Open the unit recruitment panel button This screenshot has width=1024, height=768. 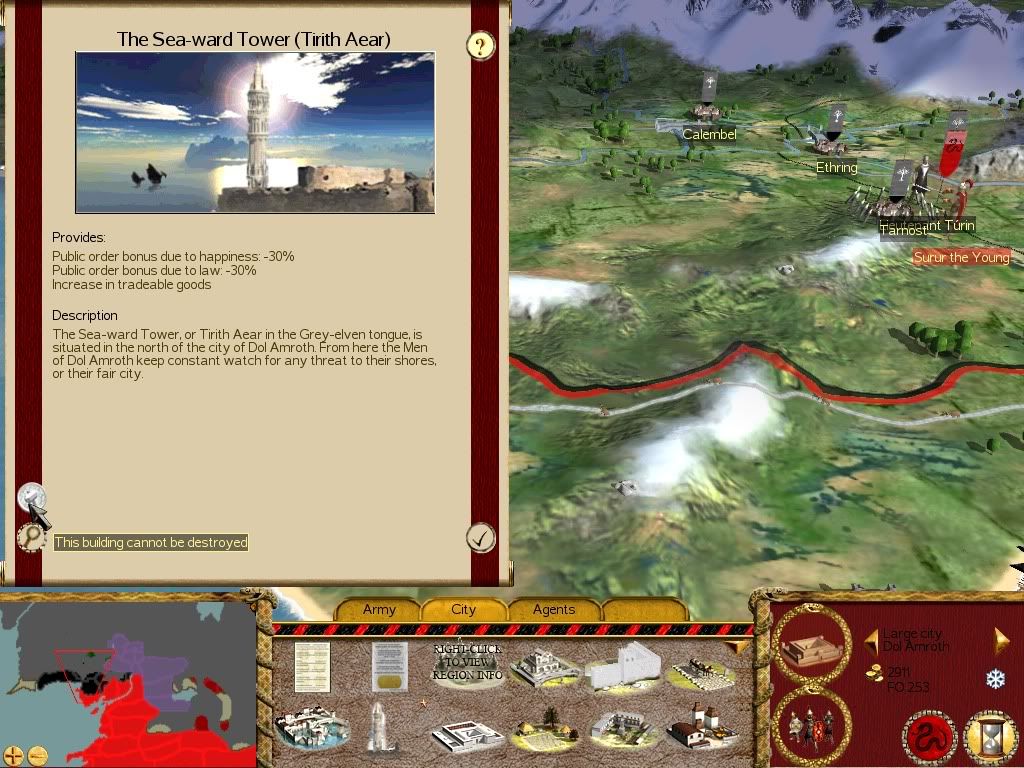[811, 724]
